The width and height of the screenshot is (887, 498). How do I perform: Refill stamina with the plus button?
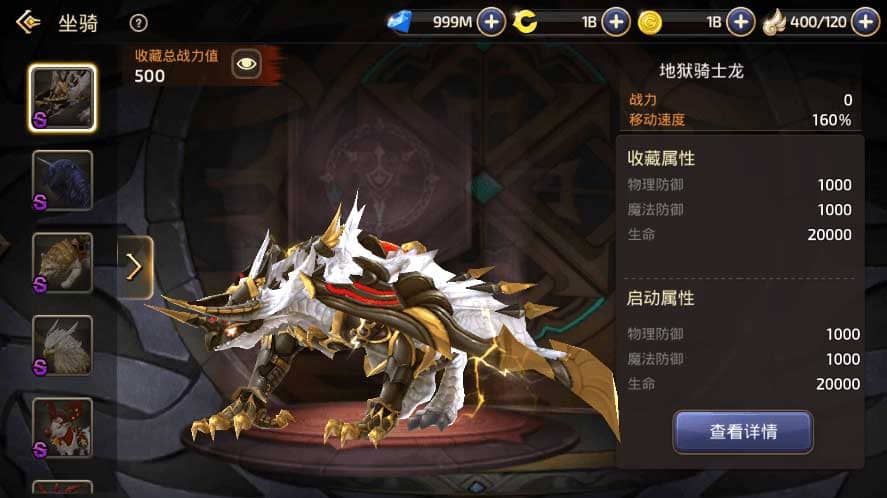(865, 21)
